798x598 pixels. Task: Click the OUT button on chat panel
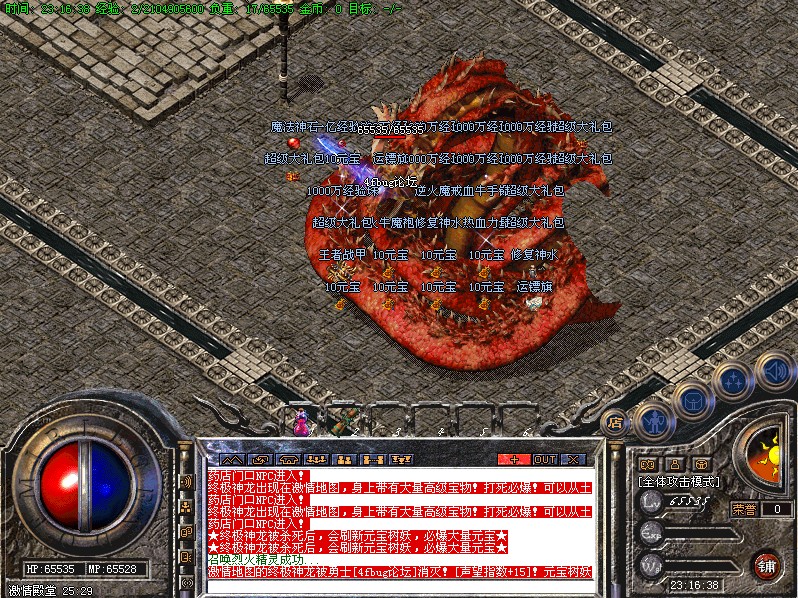[x=545, y=459]
